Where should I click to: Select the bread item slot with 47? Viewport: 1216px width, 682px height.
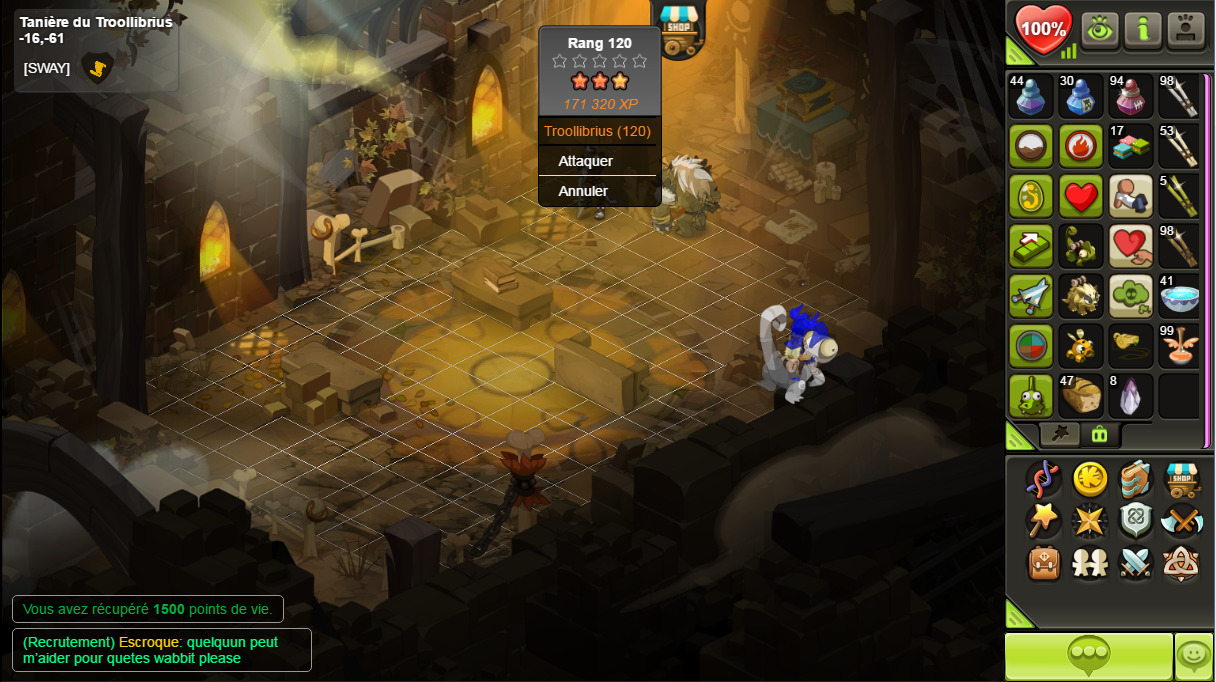coord(1081,396)
